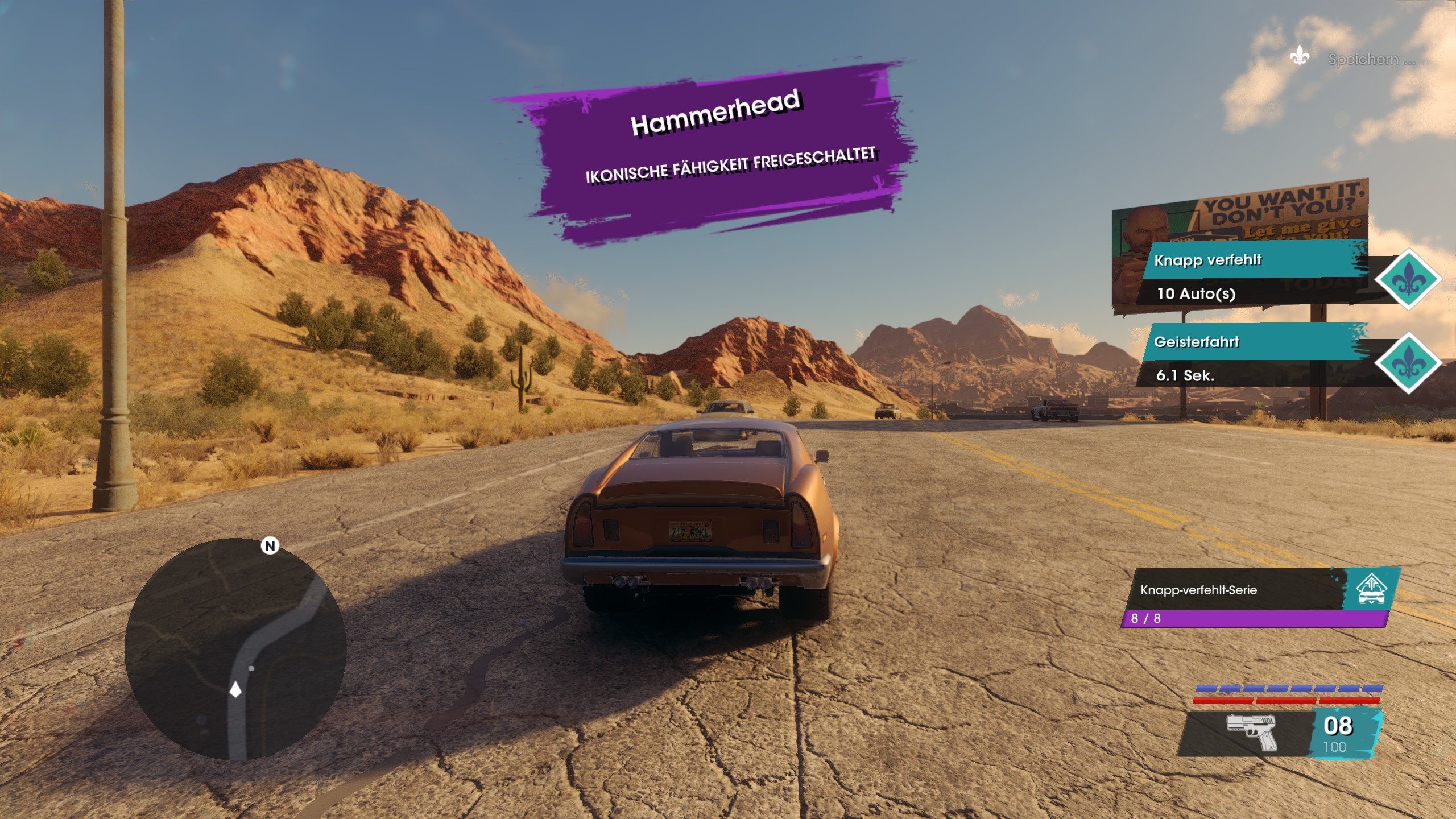Click the north marker on the minimap

tap(270, 546)
